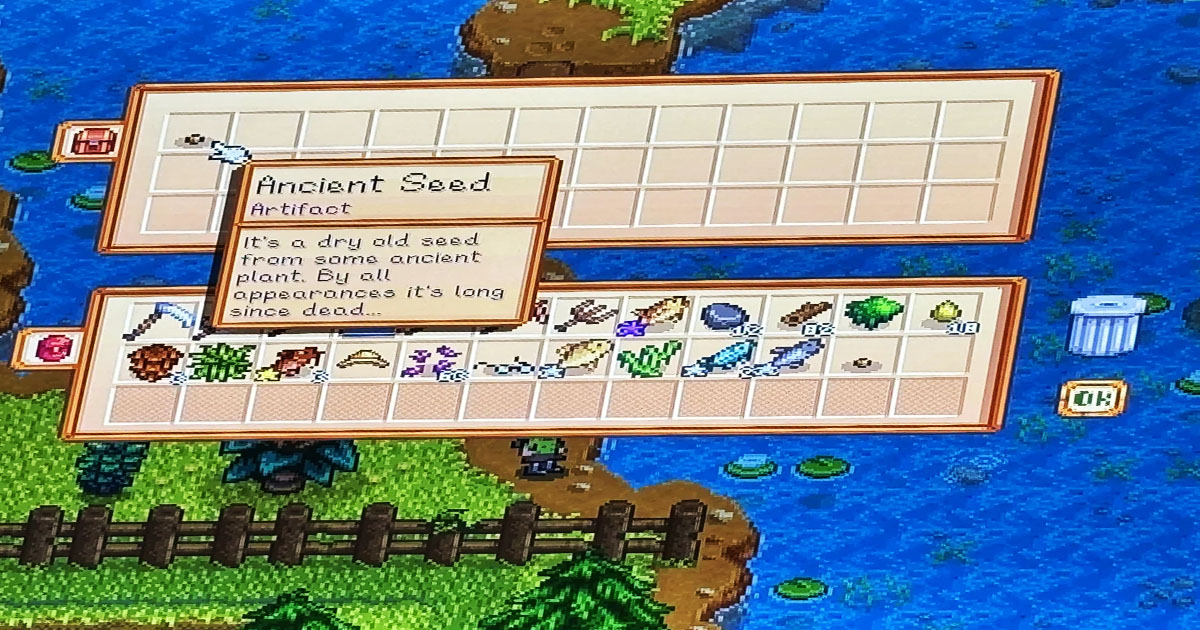Image resolution: width=1200 pixels, height=630 pixels.
Task: Choose the green fiber bundle
Action: (x=222, y=360)
